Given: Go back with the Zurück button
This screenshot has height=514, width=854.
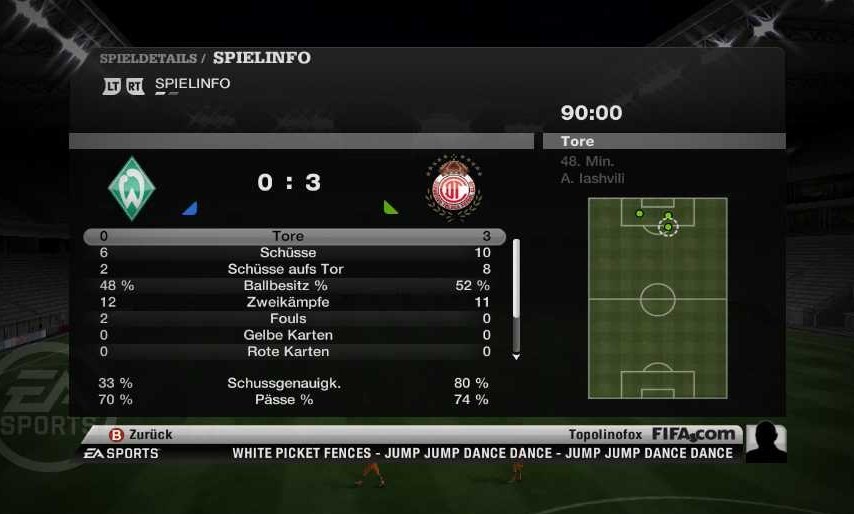Looking at the screenshot, I should coord(141,434).
